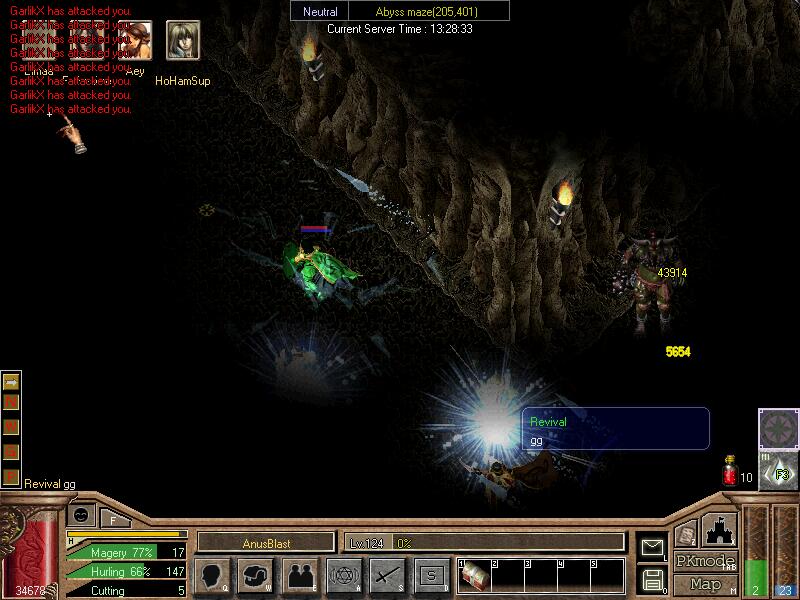800x600 pixels.
Task: Open the sword skills icon
Action: 388,575
